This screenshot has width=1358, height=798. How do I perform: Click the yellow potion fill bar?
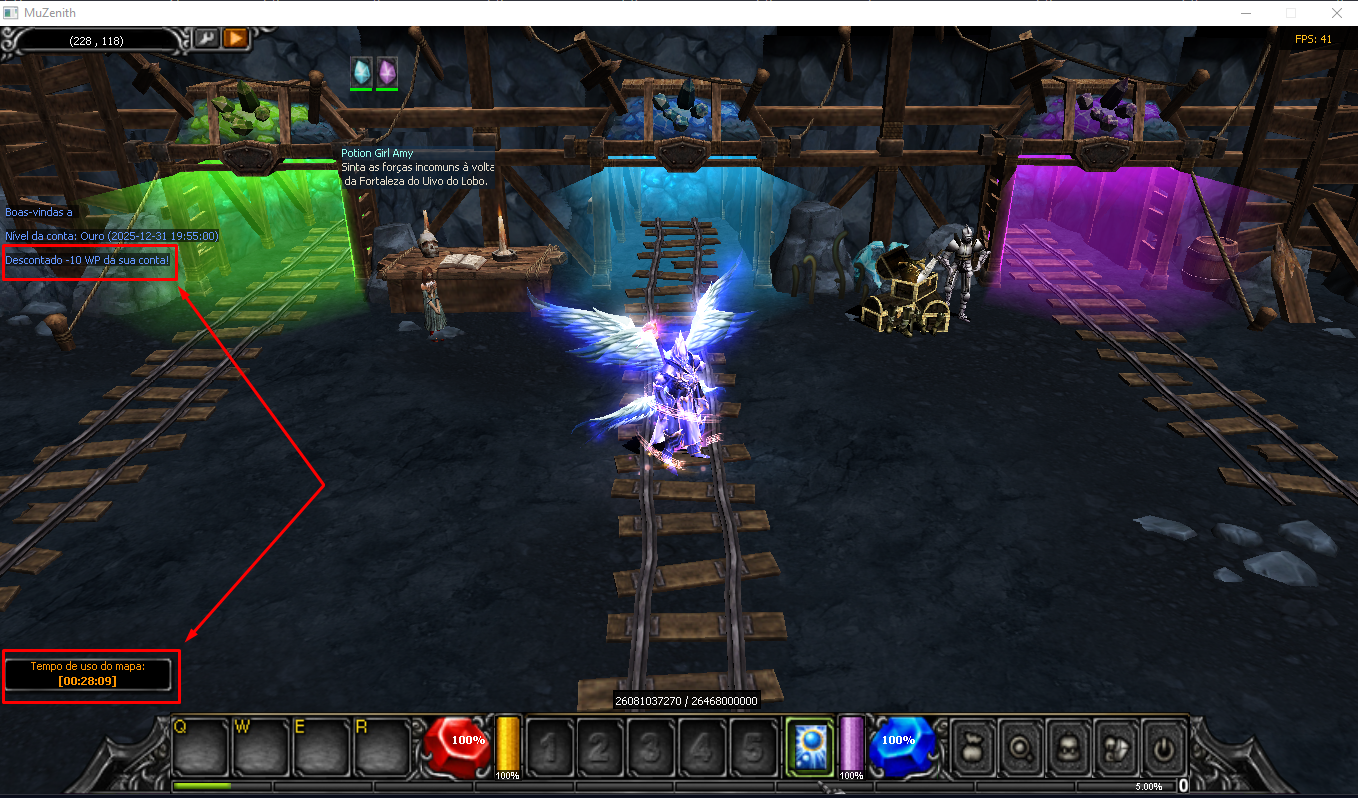pyautogui.click(x=507, y=745)
